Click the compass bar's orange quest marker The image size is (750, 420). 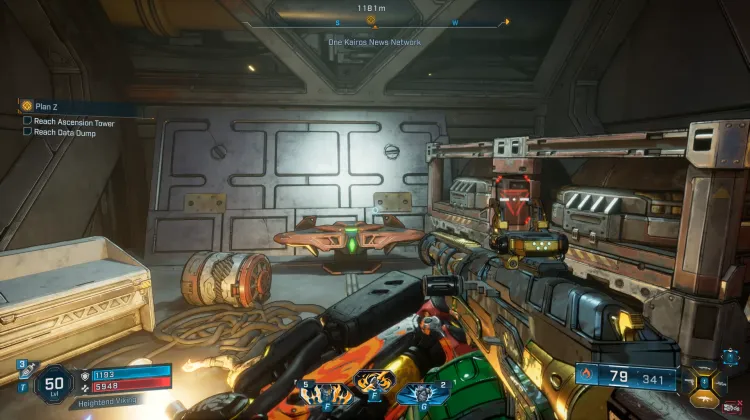(x=372, y=20)
